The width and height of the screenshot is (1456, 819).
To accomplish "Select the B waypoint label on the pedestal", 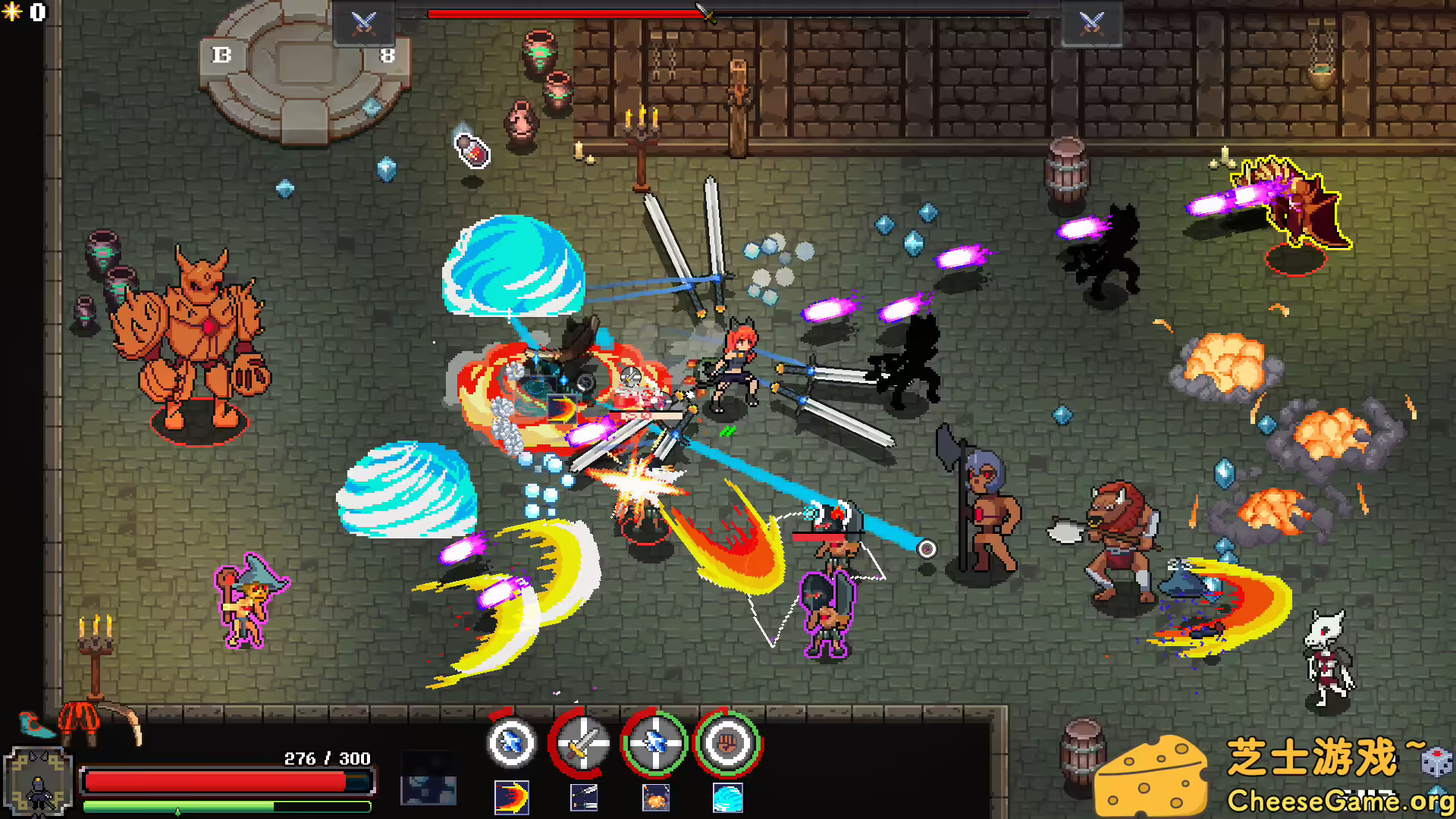I will click(x=222, y=53).
